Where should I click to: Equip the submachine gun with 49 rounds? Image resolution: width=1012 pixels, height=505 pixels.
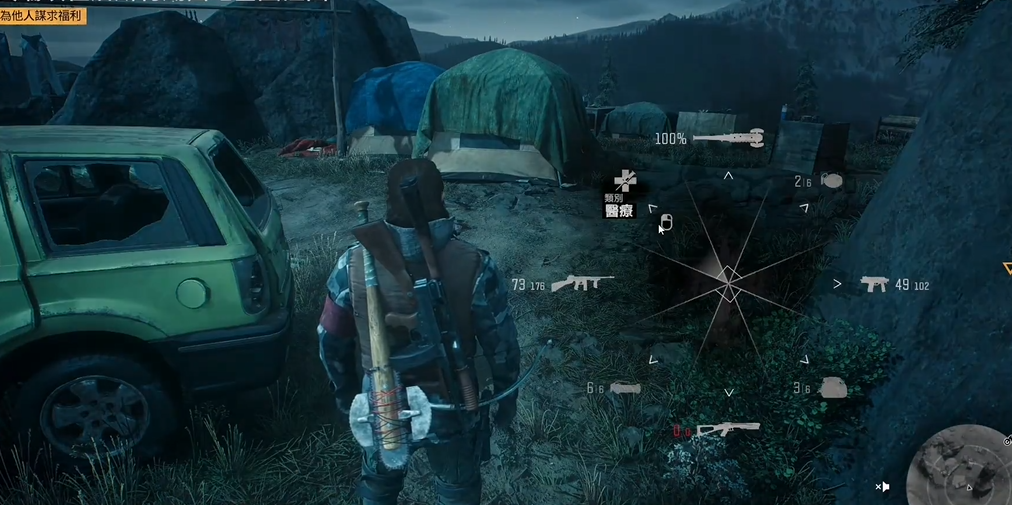click(x=875, y=285)
